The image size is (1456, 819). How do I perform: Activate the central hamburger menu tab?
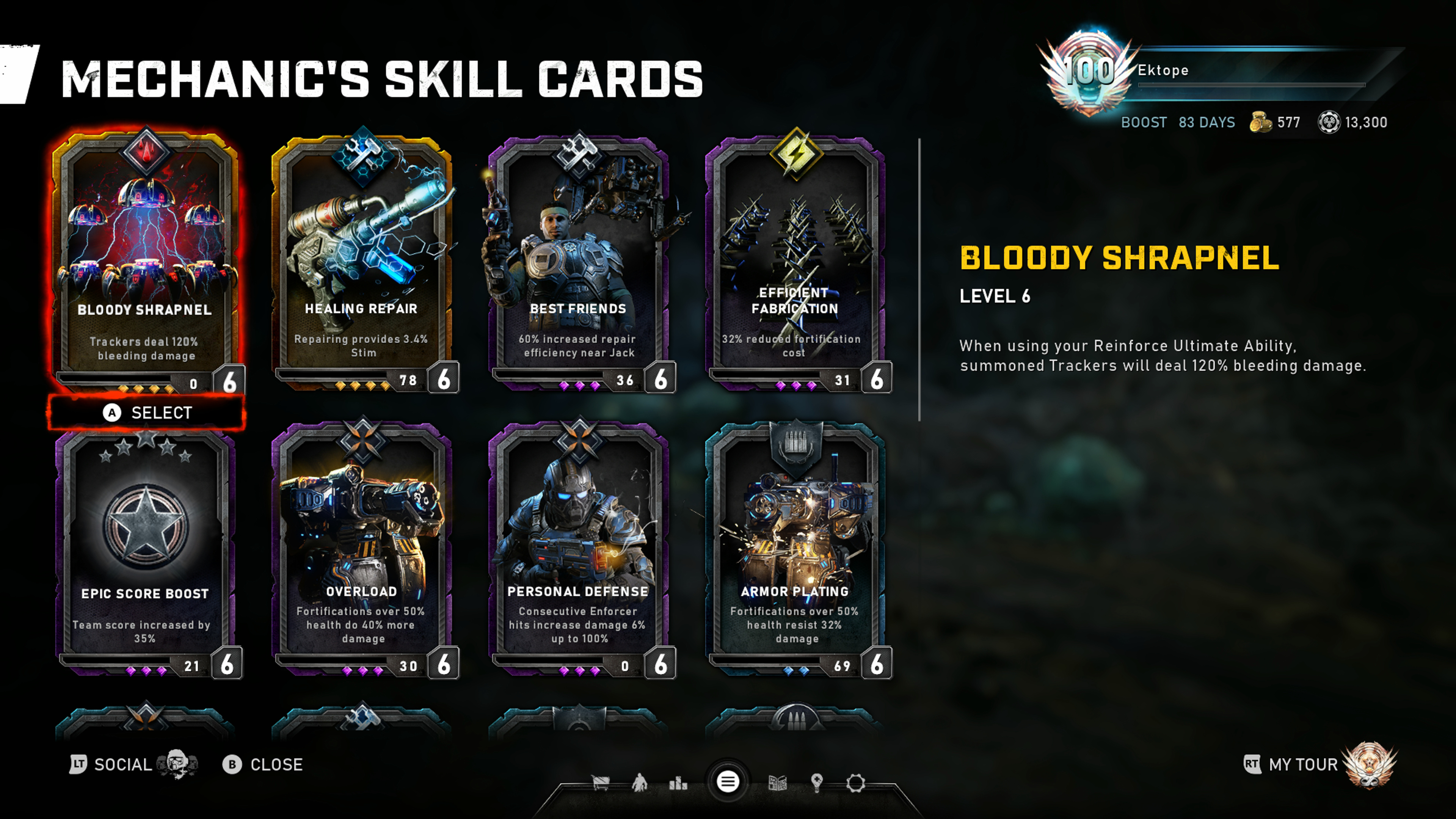[x=728, y=782]
